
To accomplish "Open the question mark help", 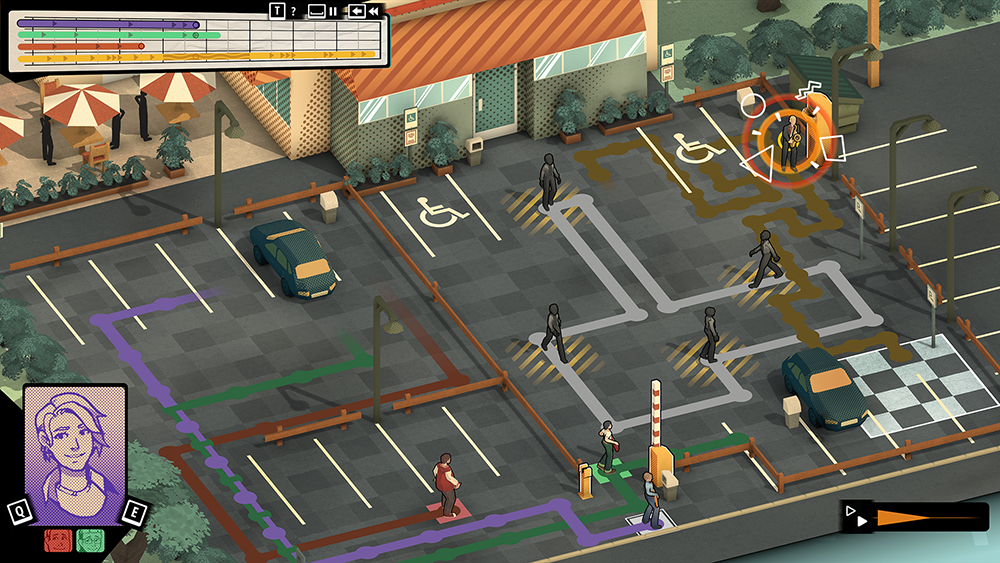I will pos(293,11).
